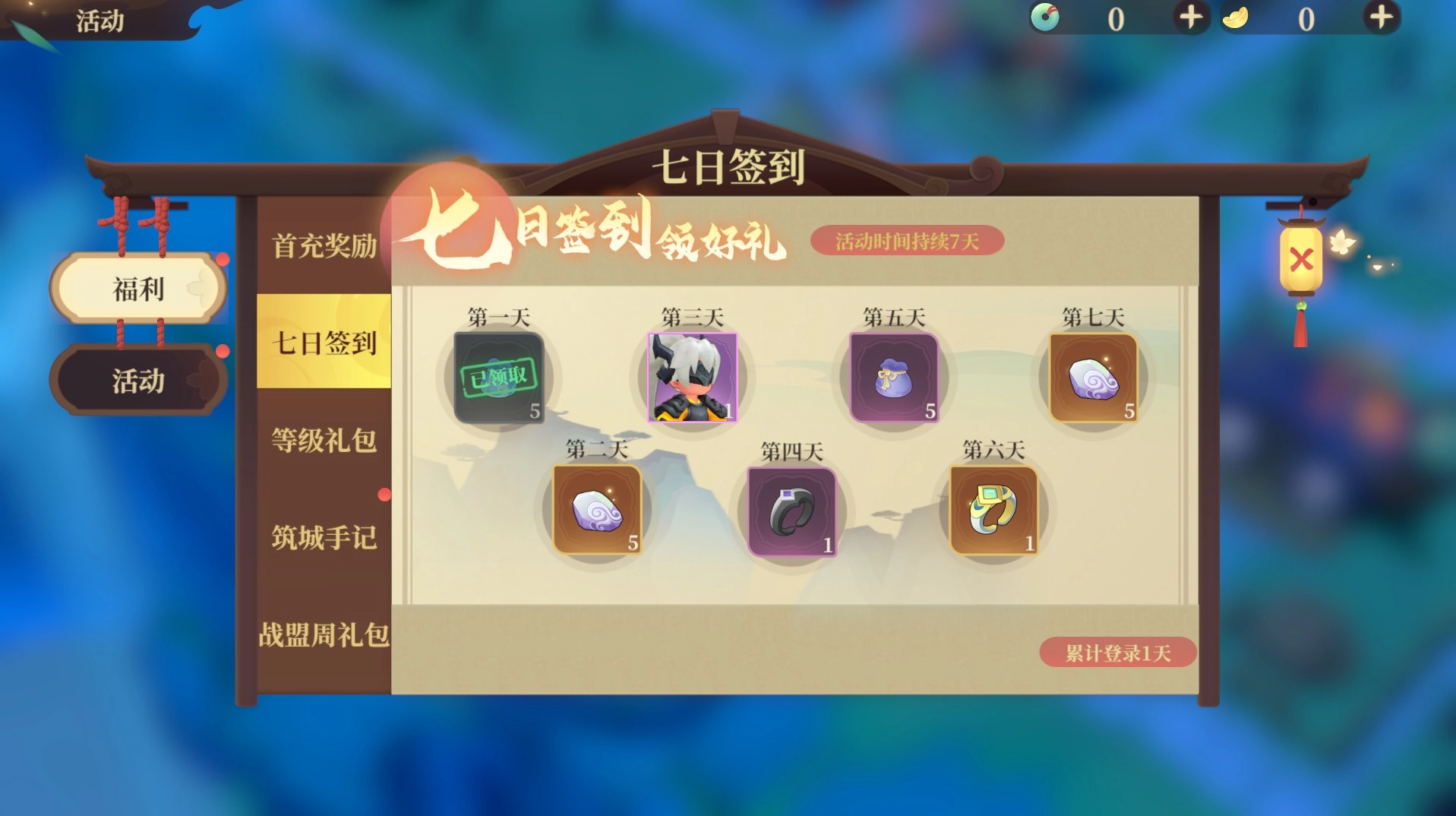Expand the 等级礼包 level pack section
The image size is (1456, 816).
324,441
